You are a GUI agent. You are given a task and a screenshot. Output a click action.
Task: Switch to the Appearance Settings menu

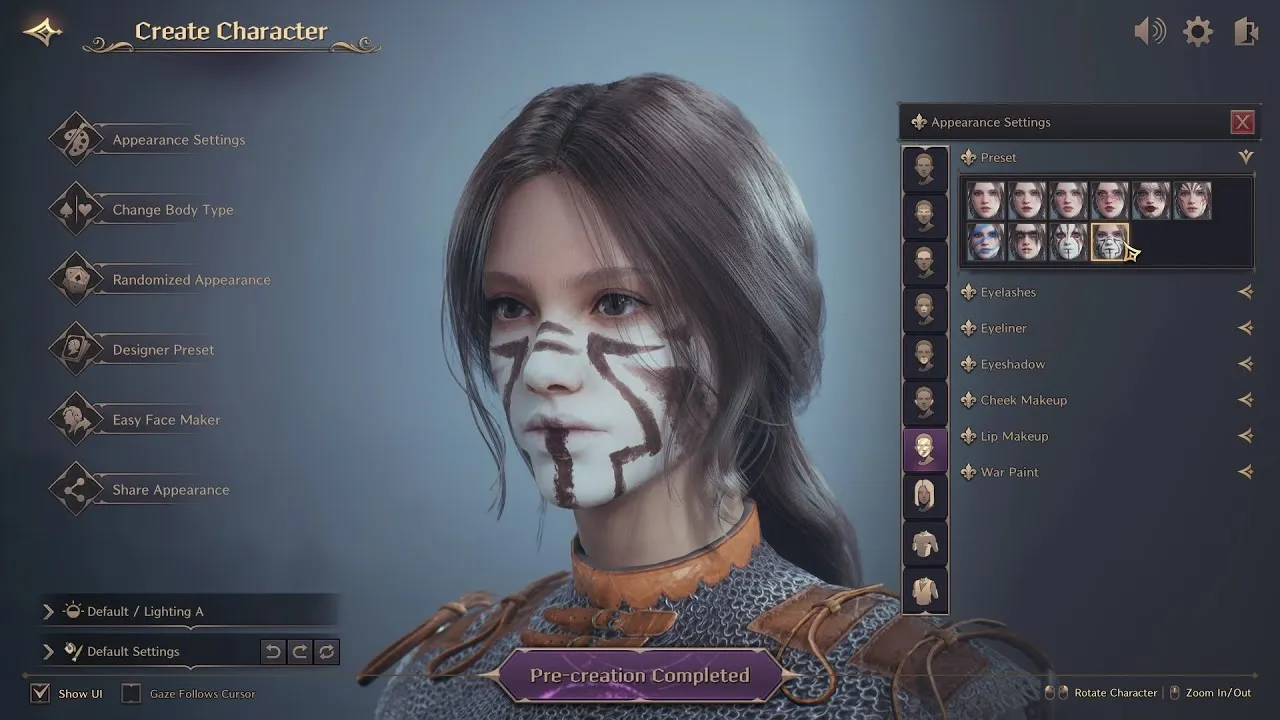click(x=177, y=140)
